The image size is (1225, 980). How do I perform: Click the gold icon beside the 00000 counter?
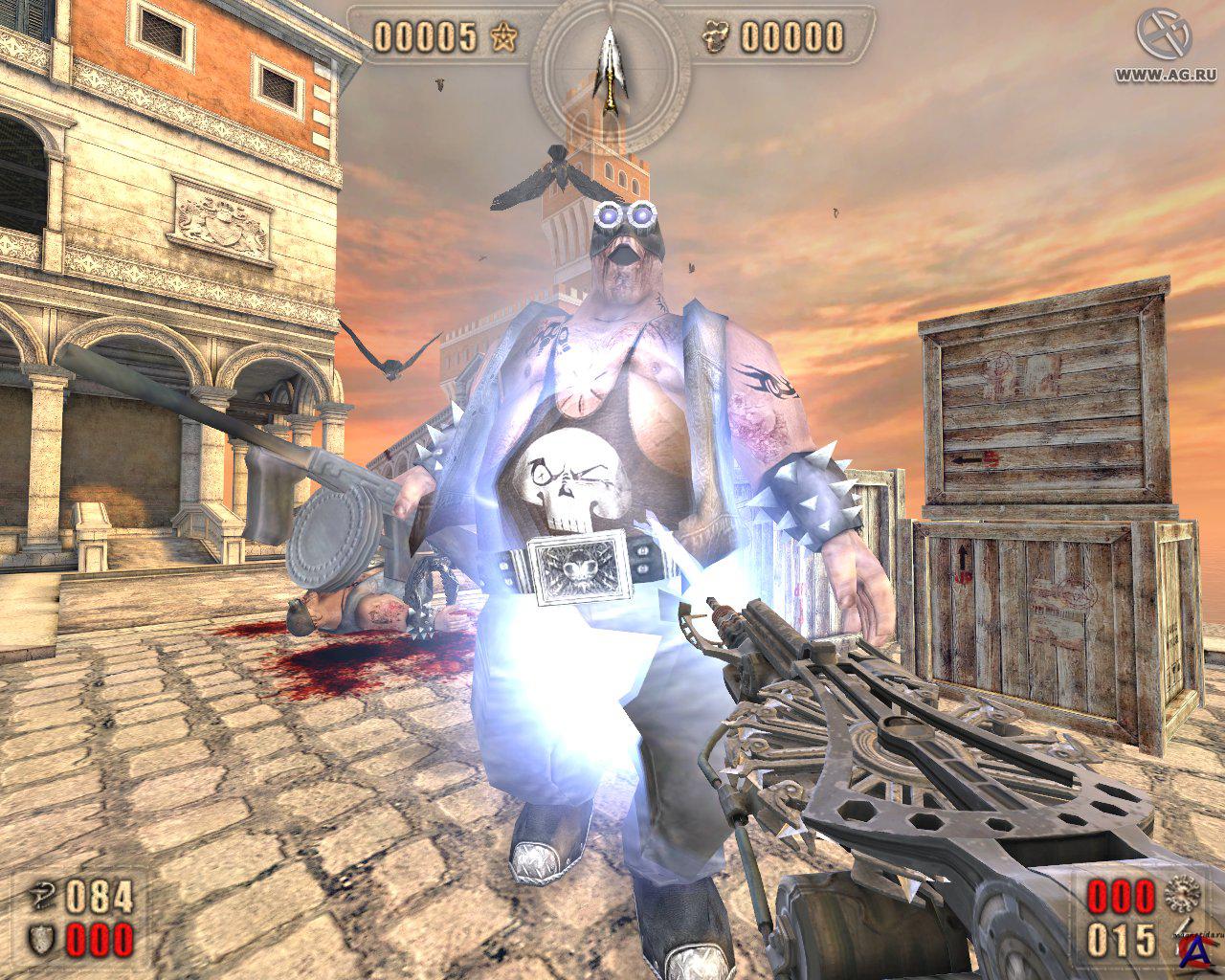(714, 37)
